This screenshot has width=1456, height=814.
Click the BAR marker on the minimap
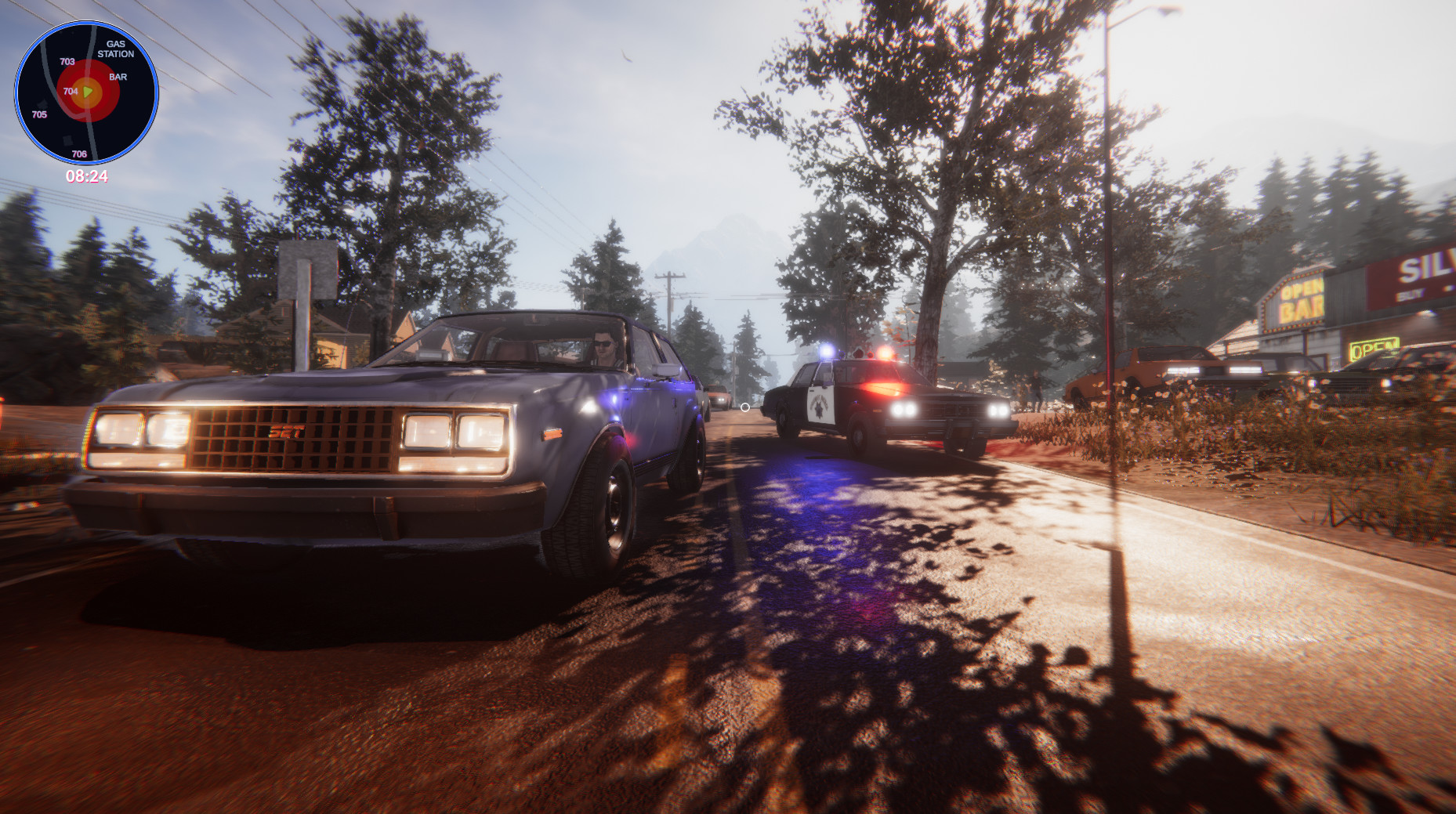[x=118, y=77]
